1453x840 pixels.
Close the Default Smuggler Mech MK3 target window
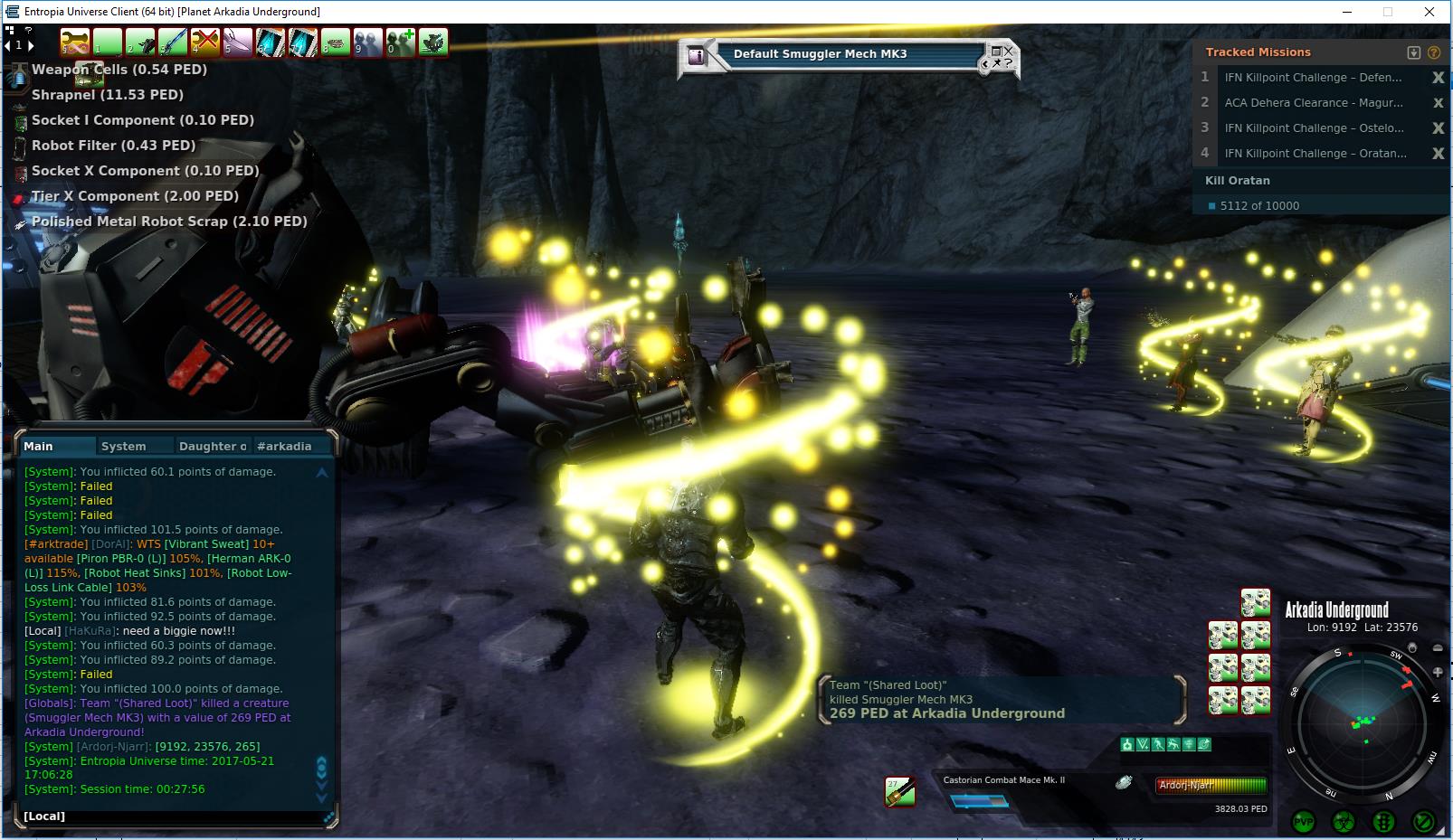tap(1008, 52)
